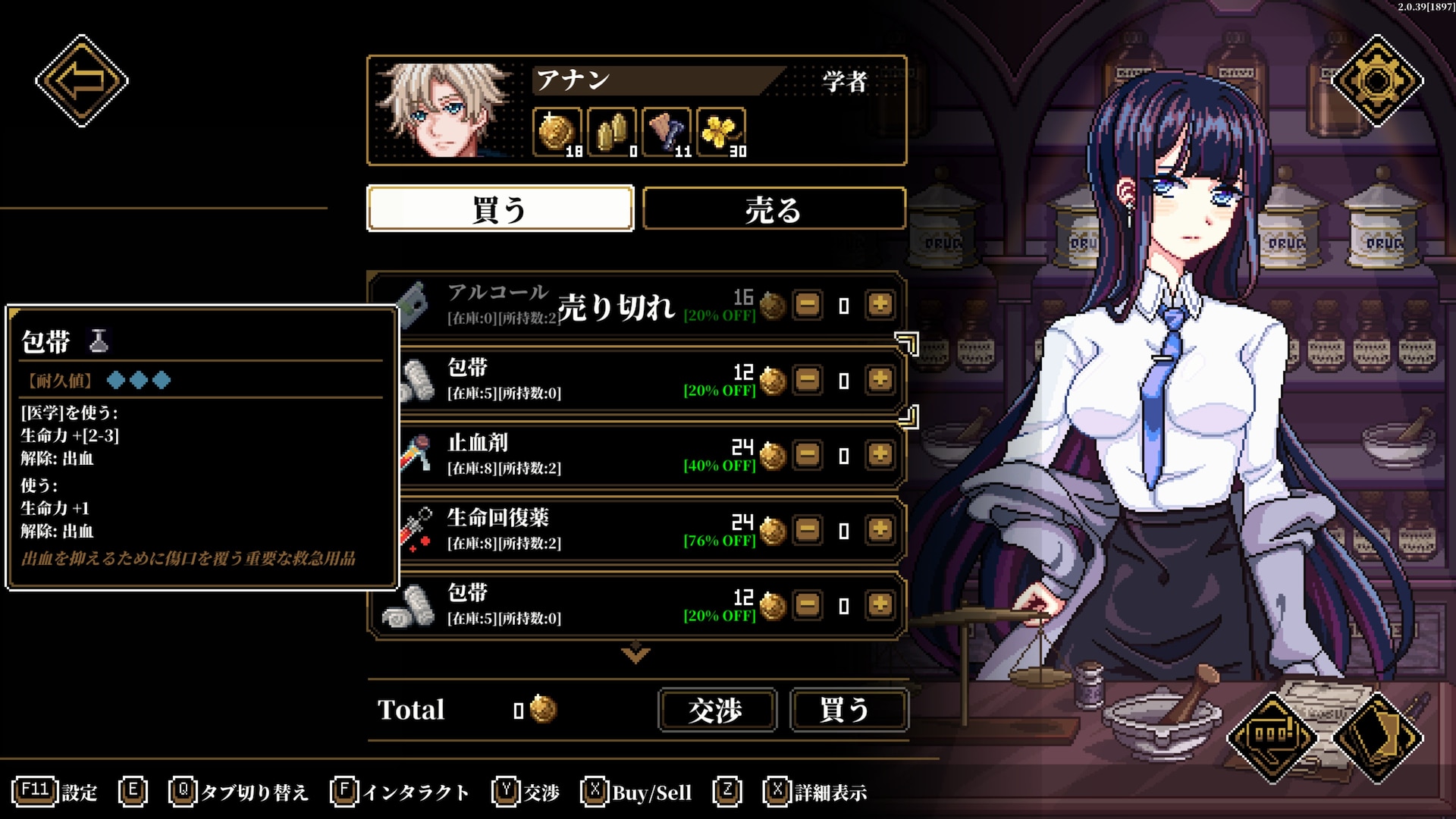Switch to the 売る (sell) tab
Viewport: 1456px width, 819px height.
[773, 209]
